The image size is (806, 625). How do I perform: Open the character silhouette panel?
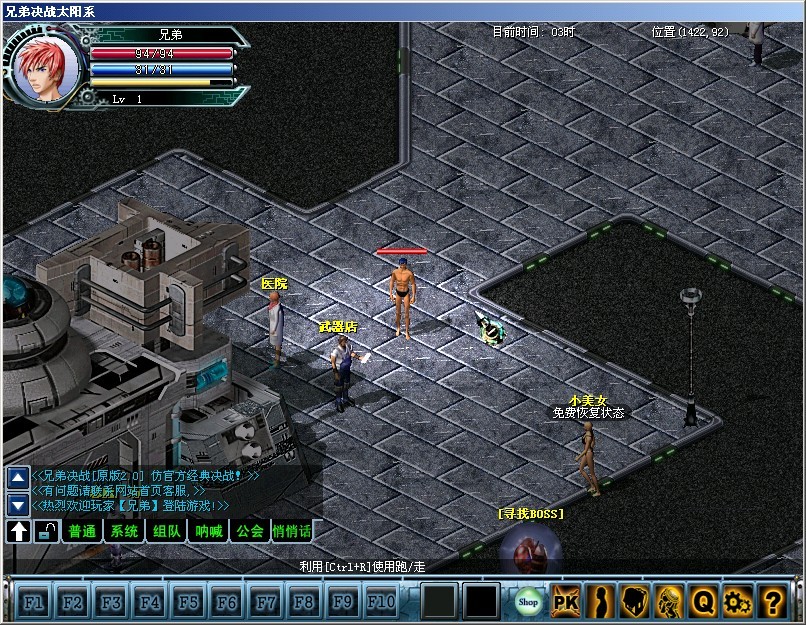pyautogui.click(x=600, y=601)
